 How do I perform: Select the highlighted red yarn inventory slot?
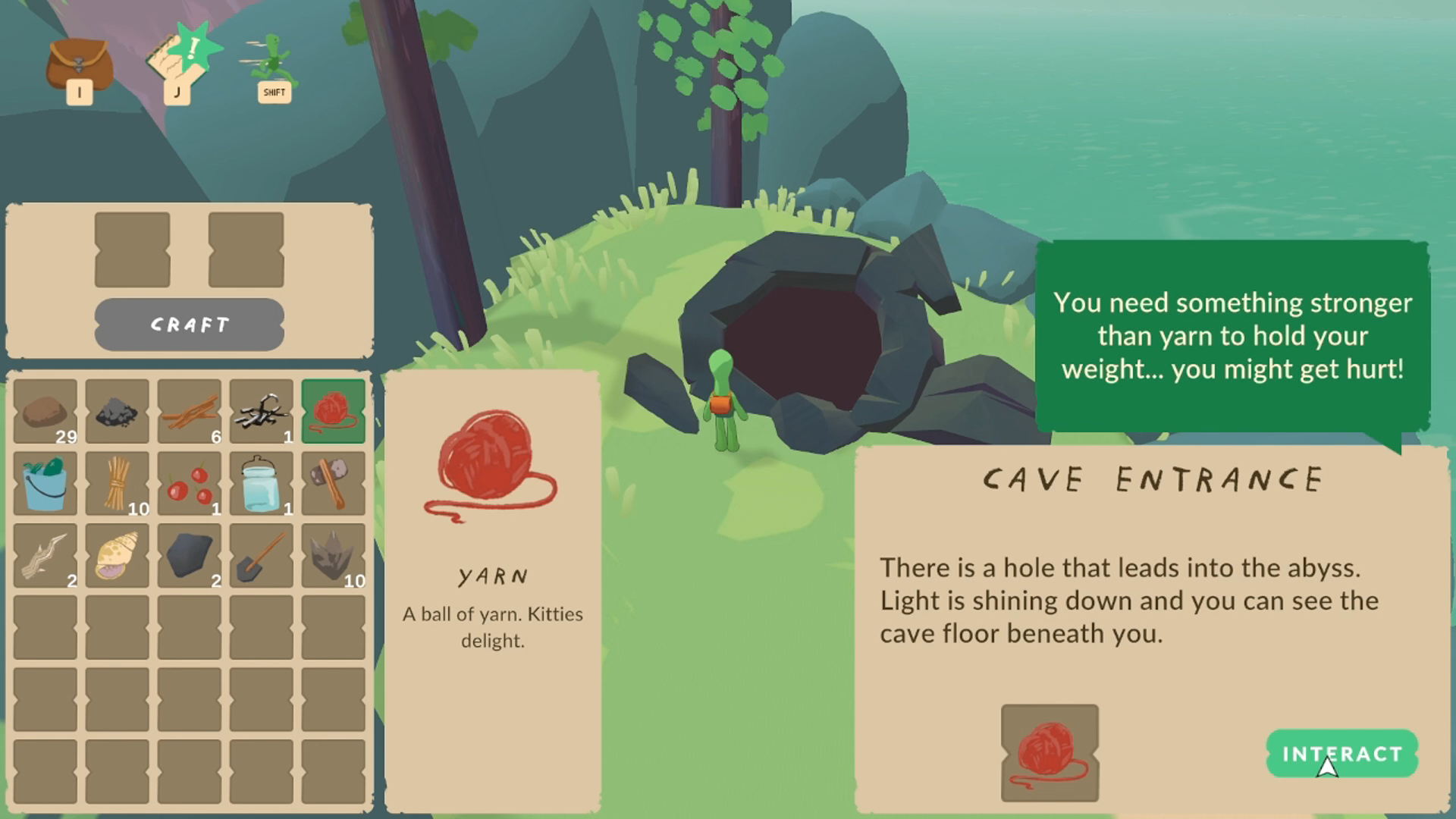[x=333, y=411]
